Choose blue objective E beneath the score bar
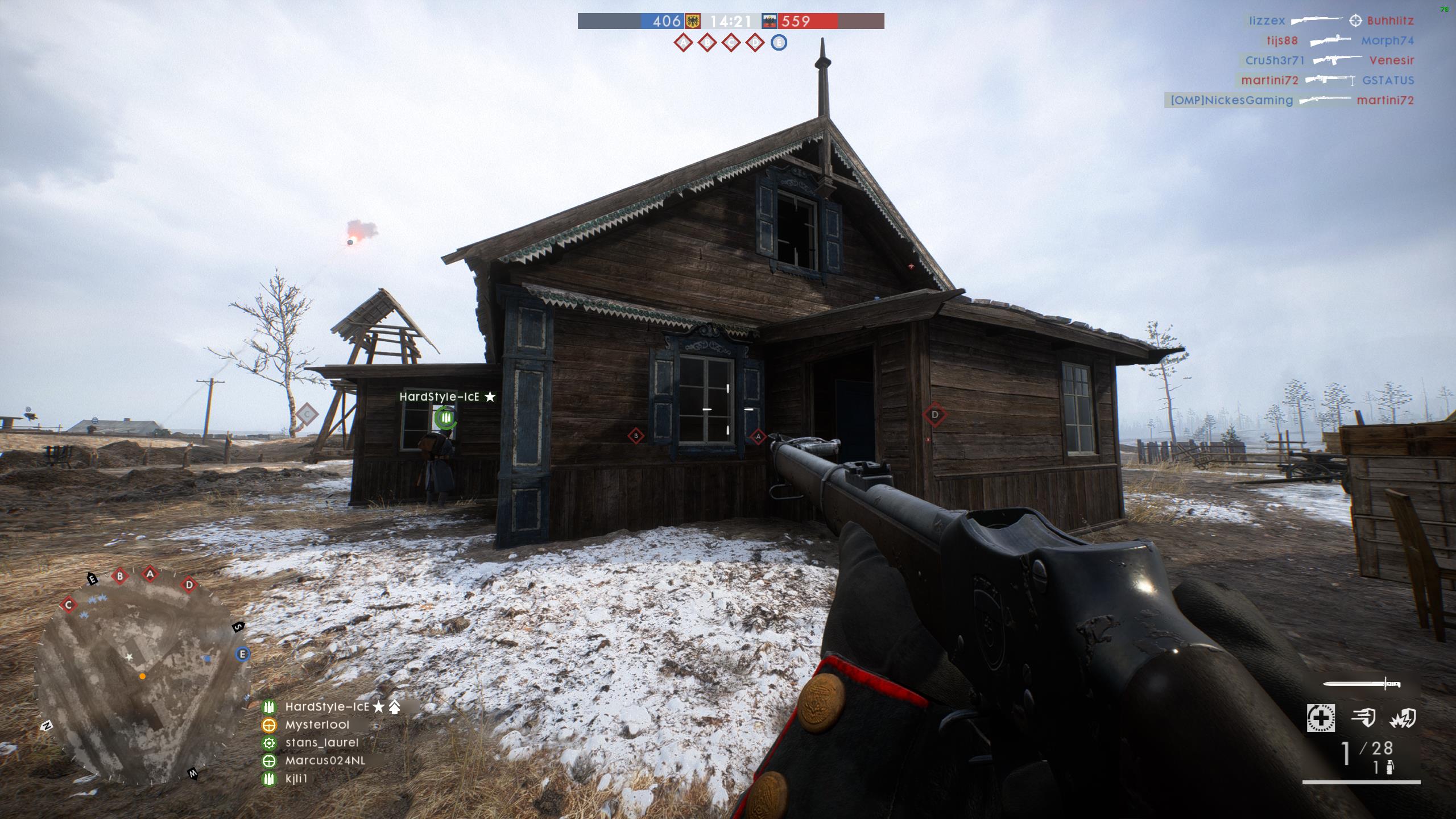Viewport: 1456px width, 819px height. tap(779, 43)
